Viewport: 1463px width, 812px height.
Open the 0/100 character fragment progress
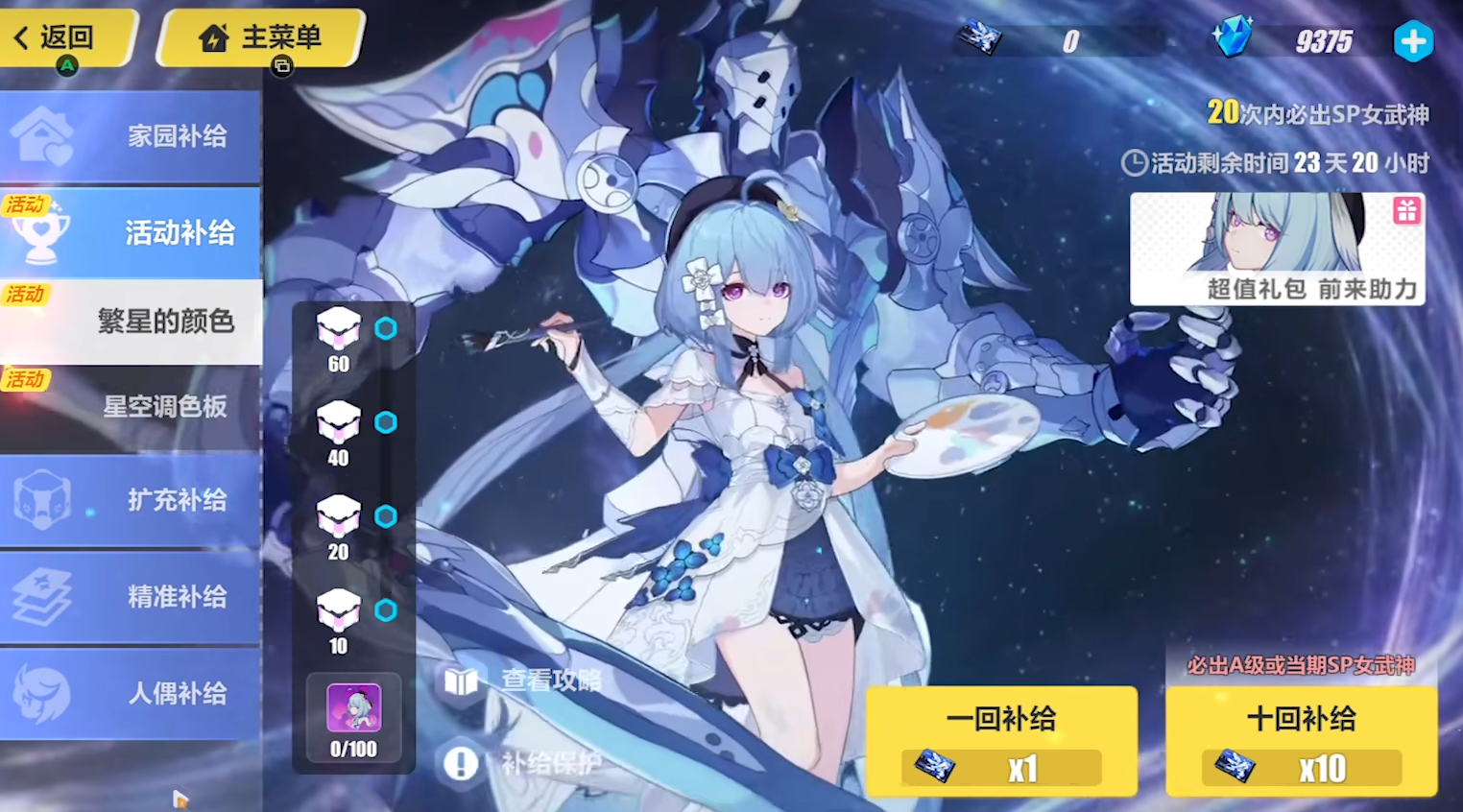tap(353, 720)
